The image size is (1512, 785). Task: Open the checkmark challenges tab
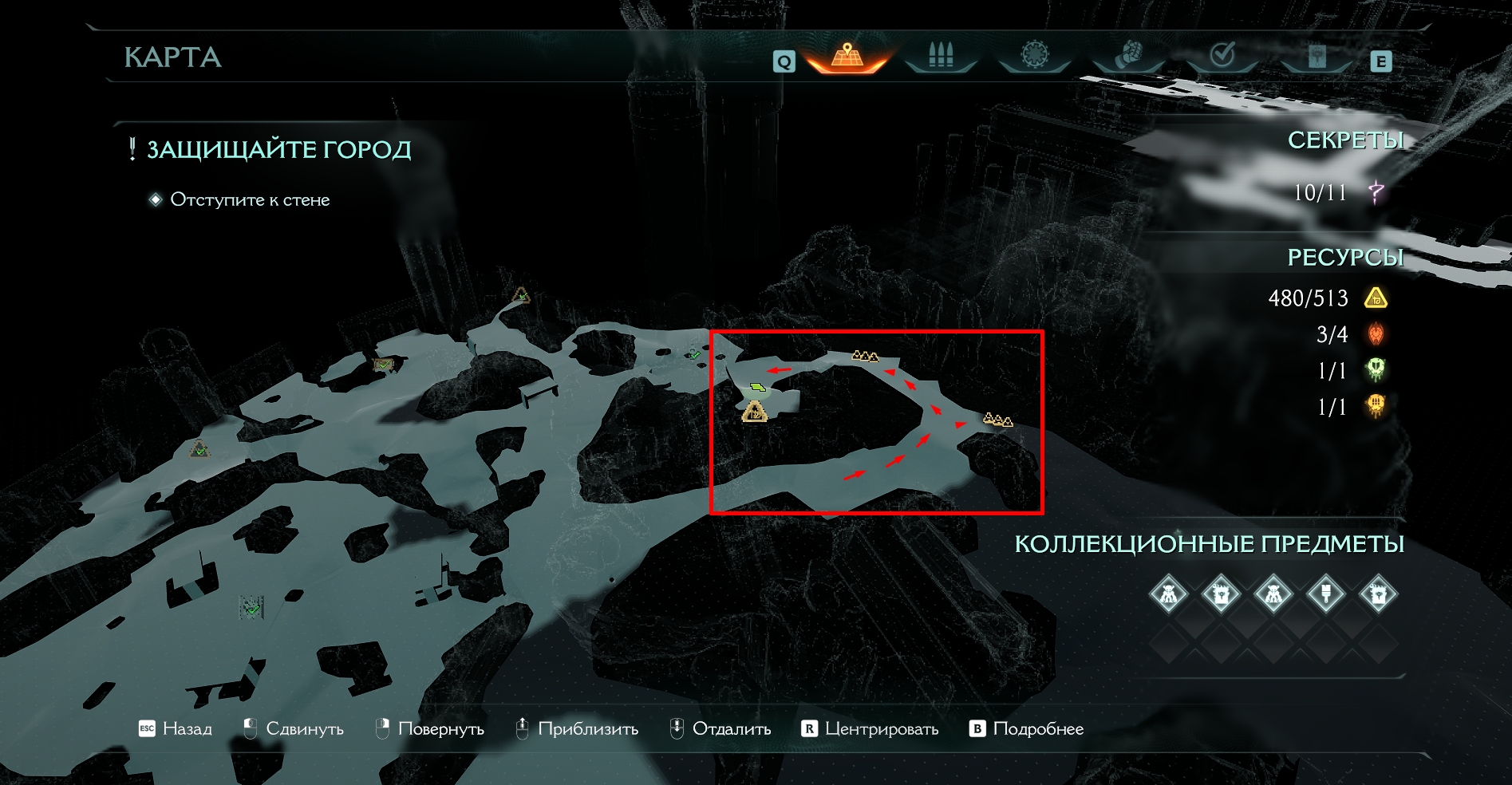[x=1222, y=55]
